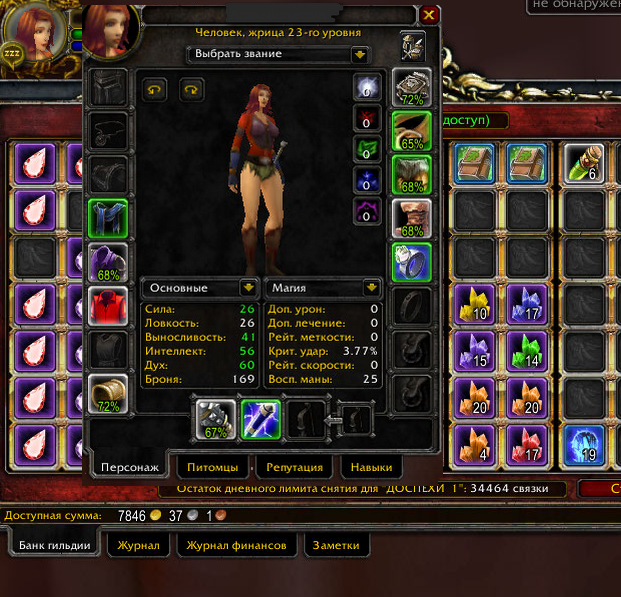
Task: Select the lightning wand weapon slot
Action: click(x=260, y=420)
